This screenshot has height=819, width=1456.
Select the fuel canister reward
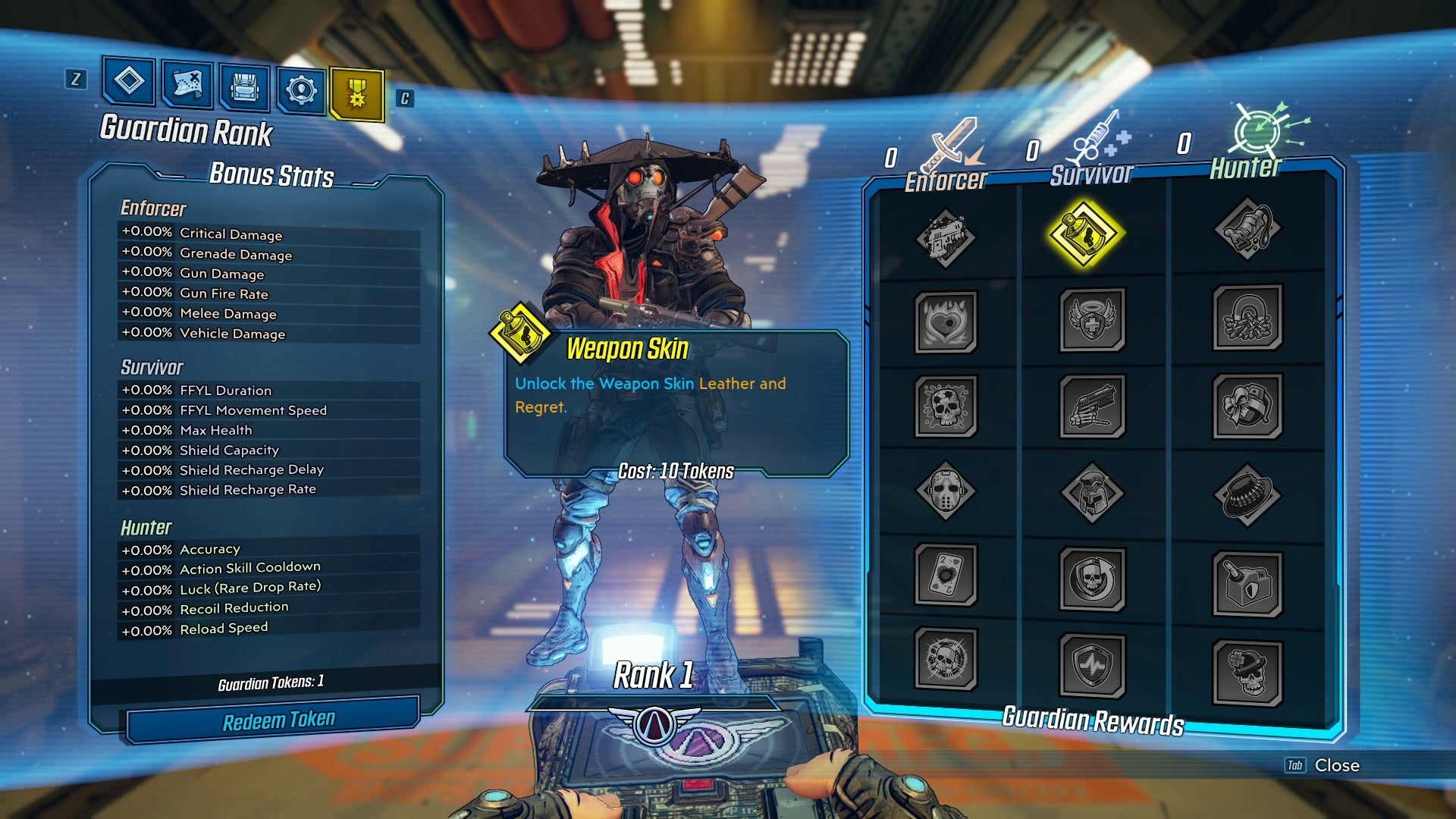[1247, 583]
